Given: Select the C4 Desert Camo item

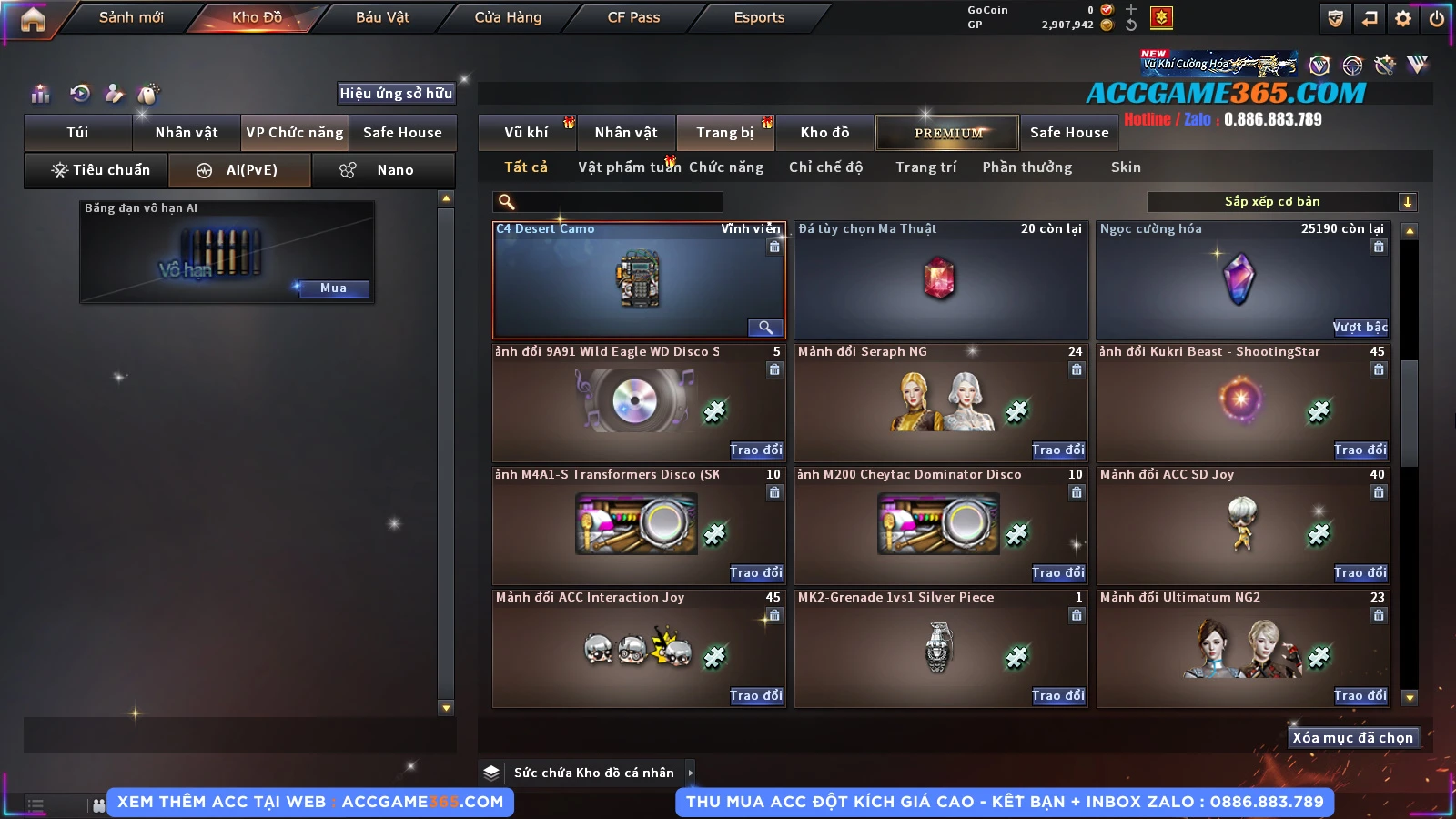Looking at the screenshot, I should [639, 280].
